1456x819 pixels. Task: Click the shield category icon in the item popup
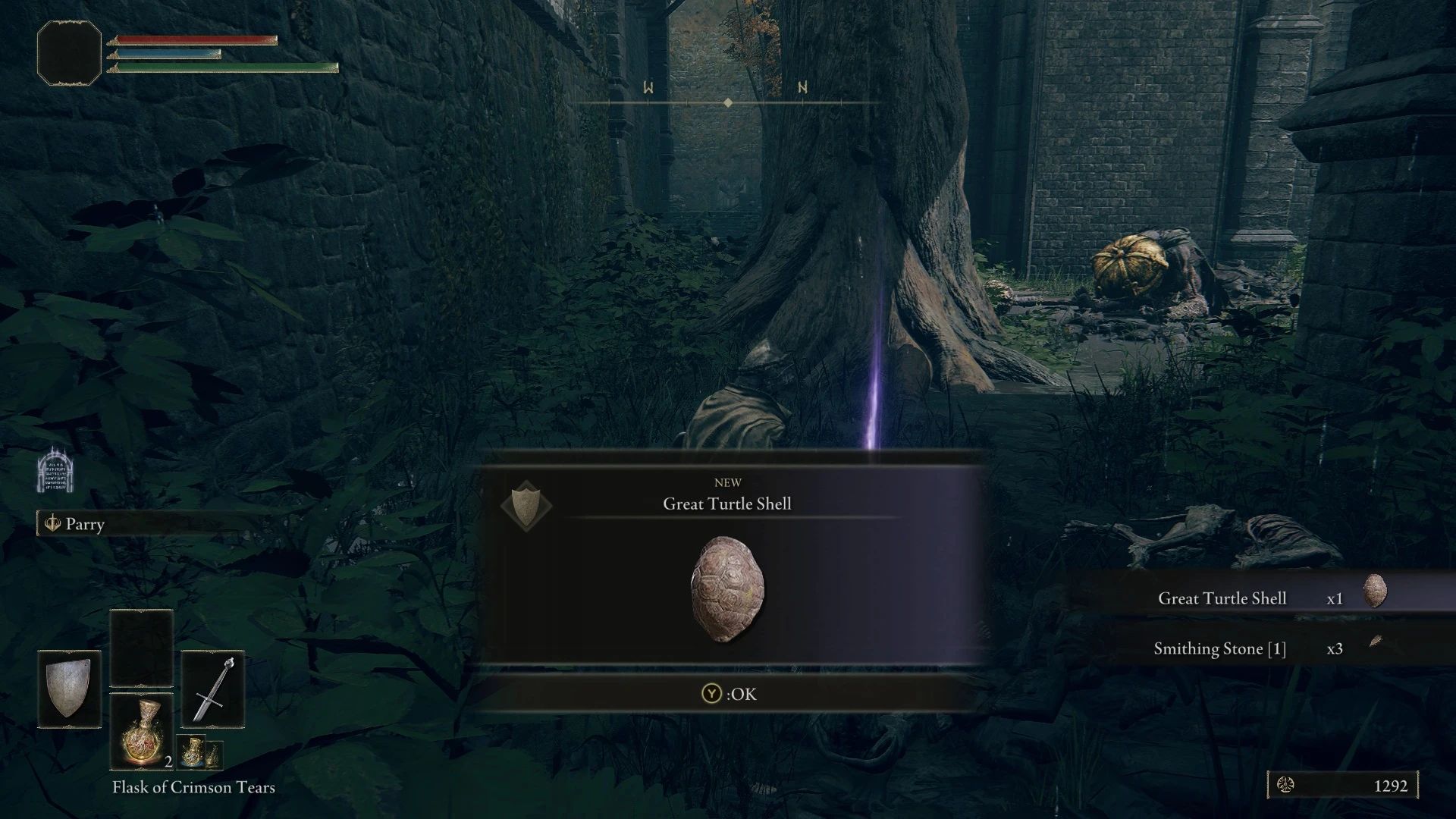[x=526, y=505]
